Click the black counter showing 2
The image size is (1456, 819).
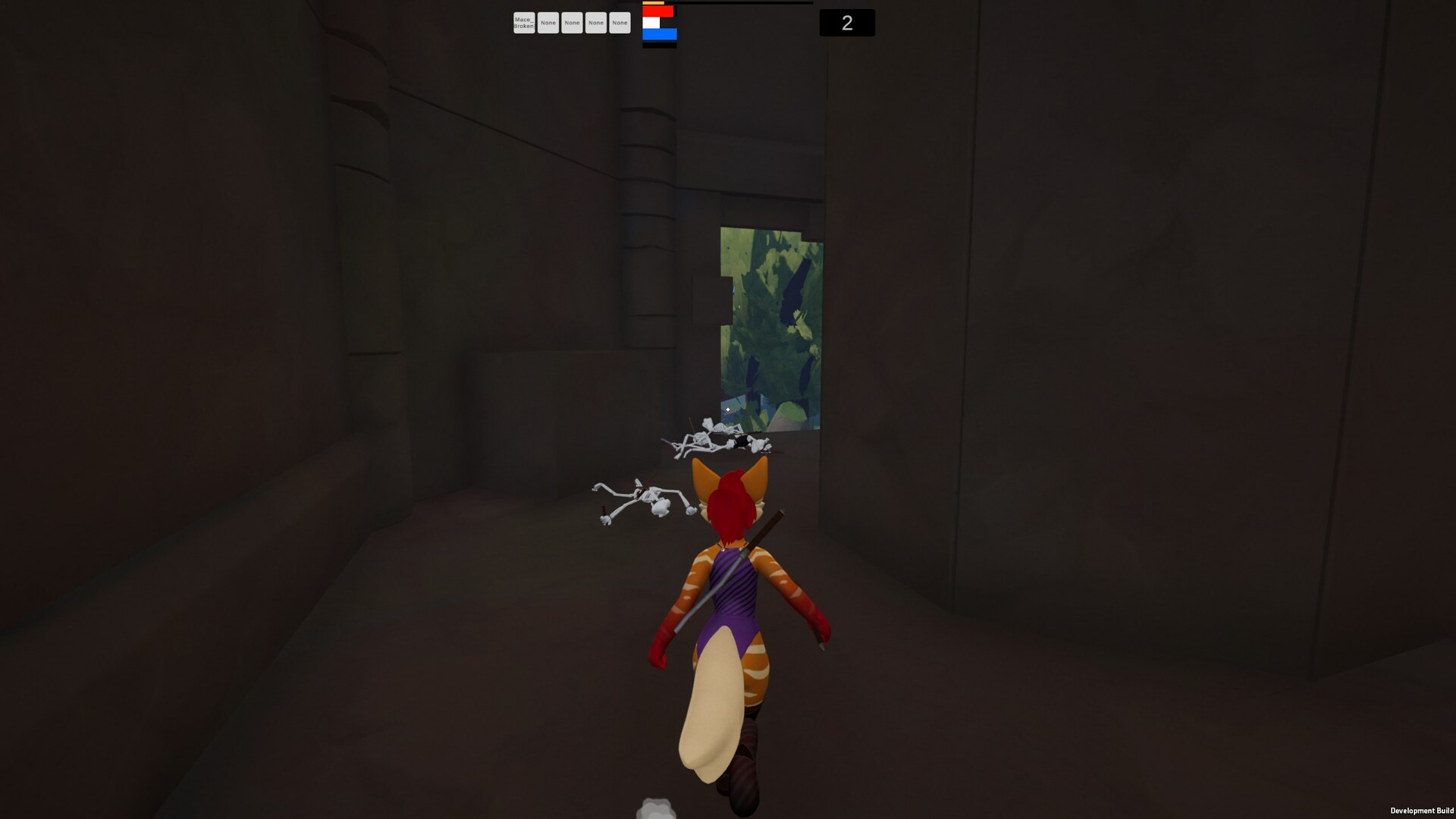click(846, 23)
